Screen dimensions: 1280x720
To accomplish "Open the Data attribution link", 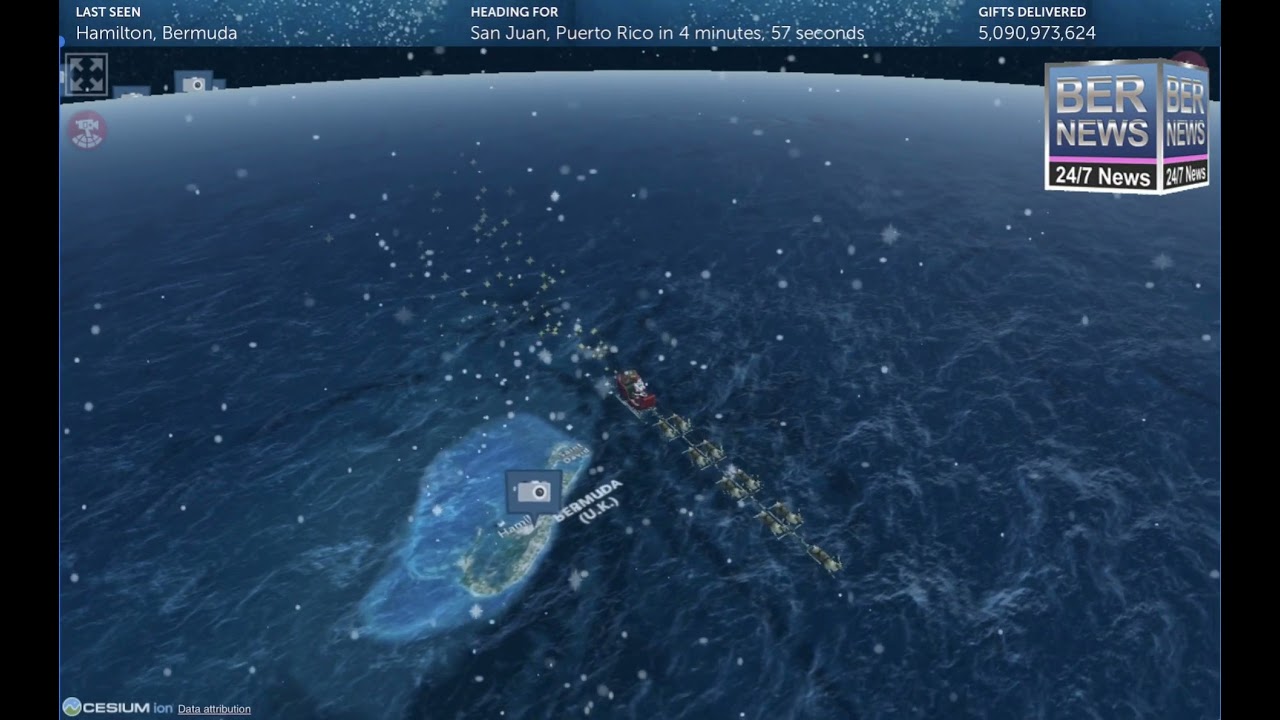I will [212, 709].
